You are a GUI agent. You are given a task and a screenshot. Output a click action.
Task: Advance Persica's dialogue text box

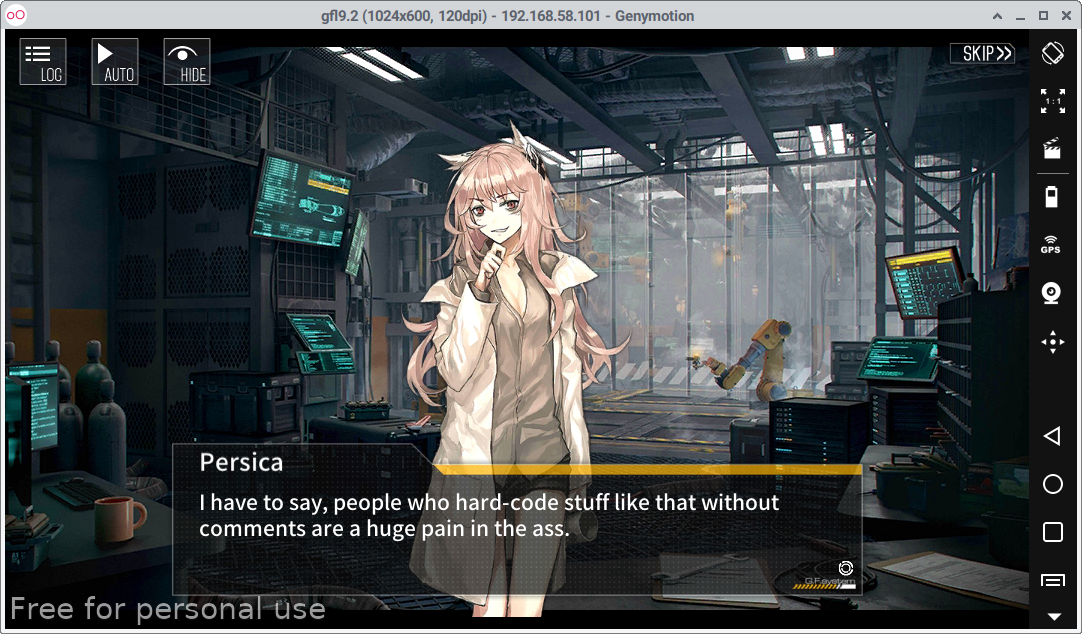[517, 517]
